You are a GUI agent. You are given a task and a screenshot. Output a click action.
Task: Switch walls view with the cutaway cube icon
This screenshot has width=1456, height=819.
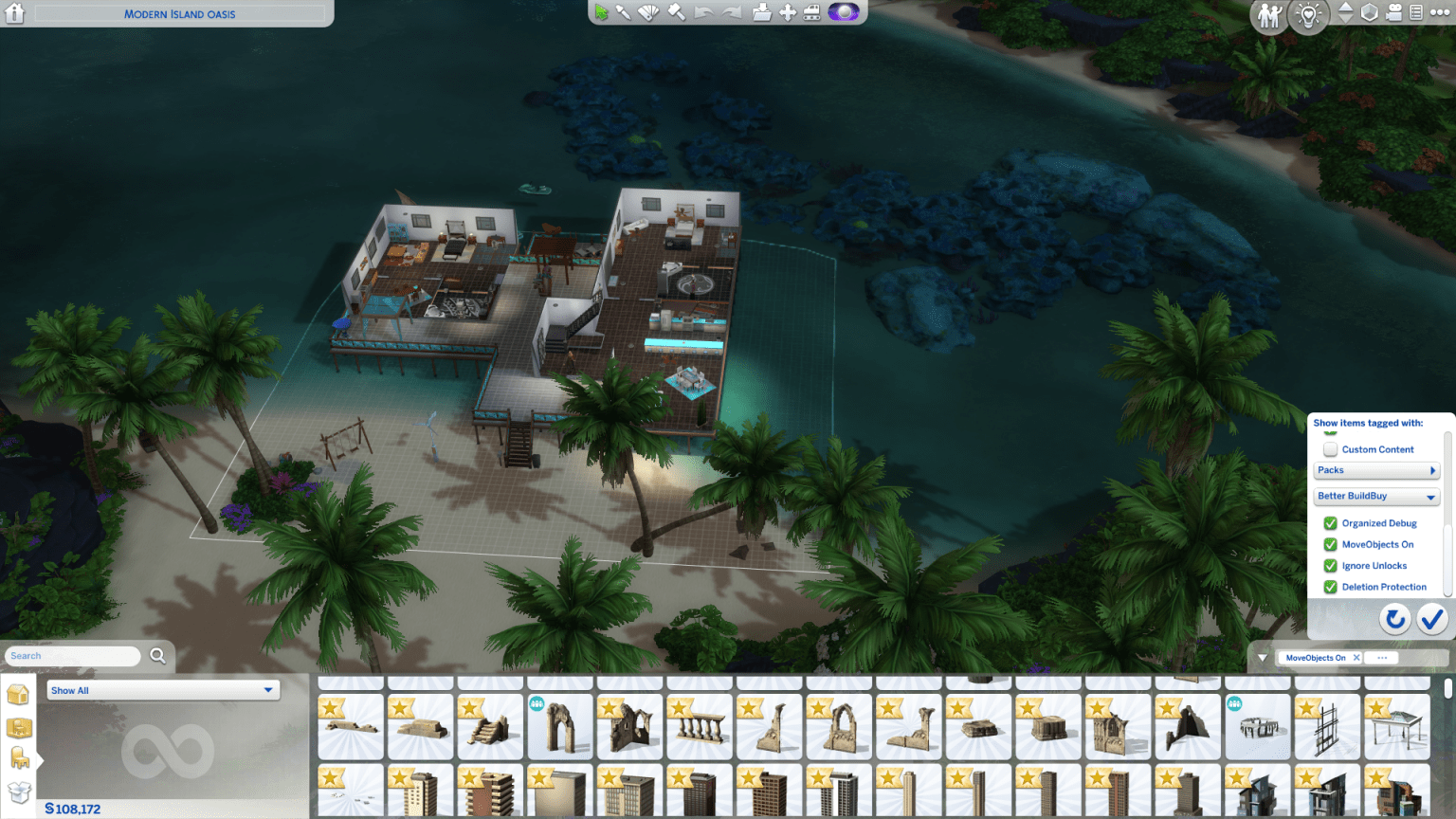[1370, 12]
